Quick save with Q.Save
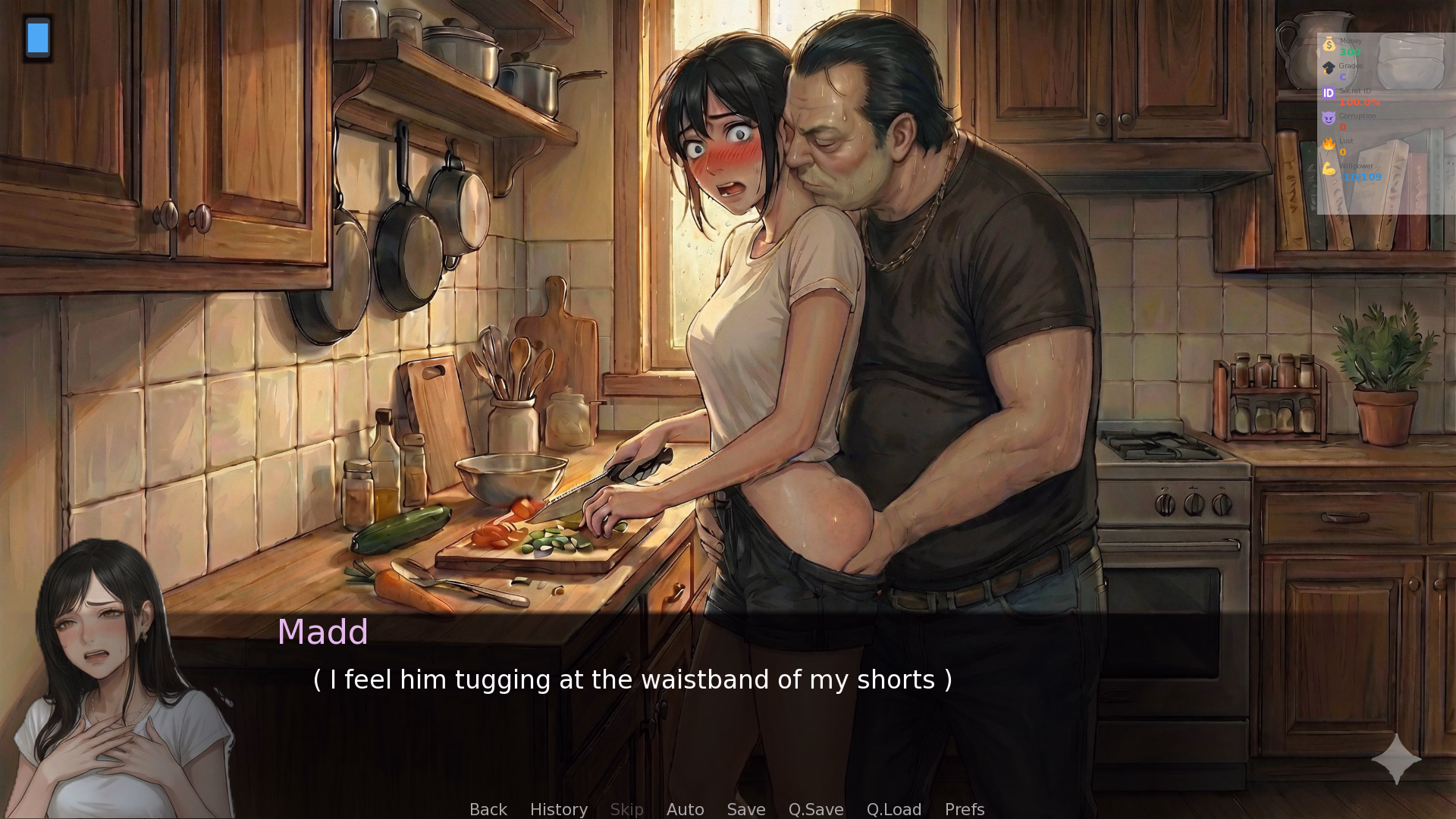This screenshot has height=819, width=1456. [x=815, y=809]
